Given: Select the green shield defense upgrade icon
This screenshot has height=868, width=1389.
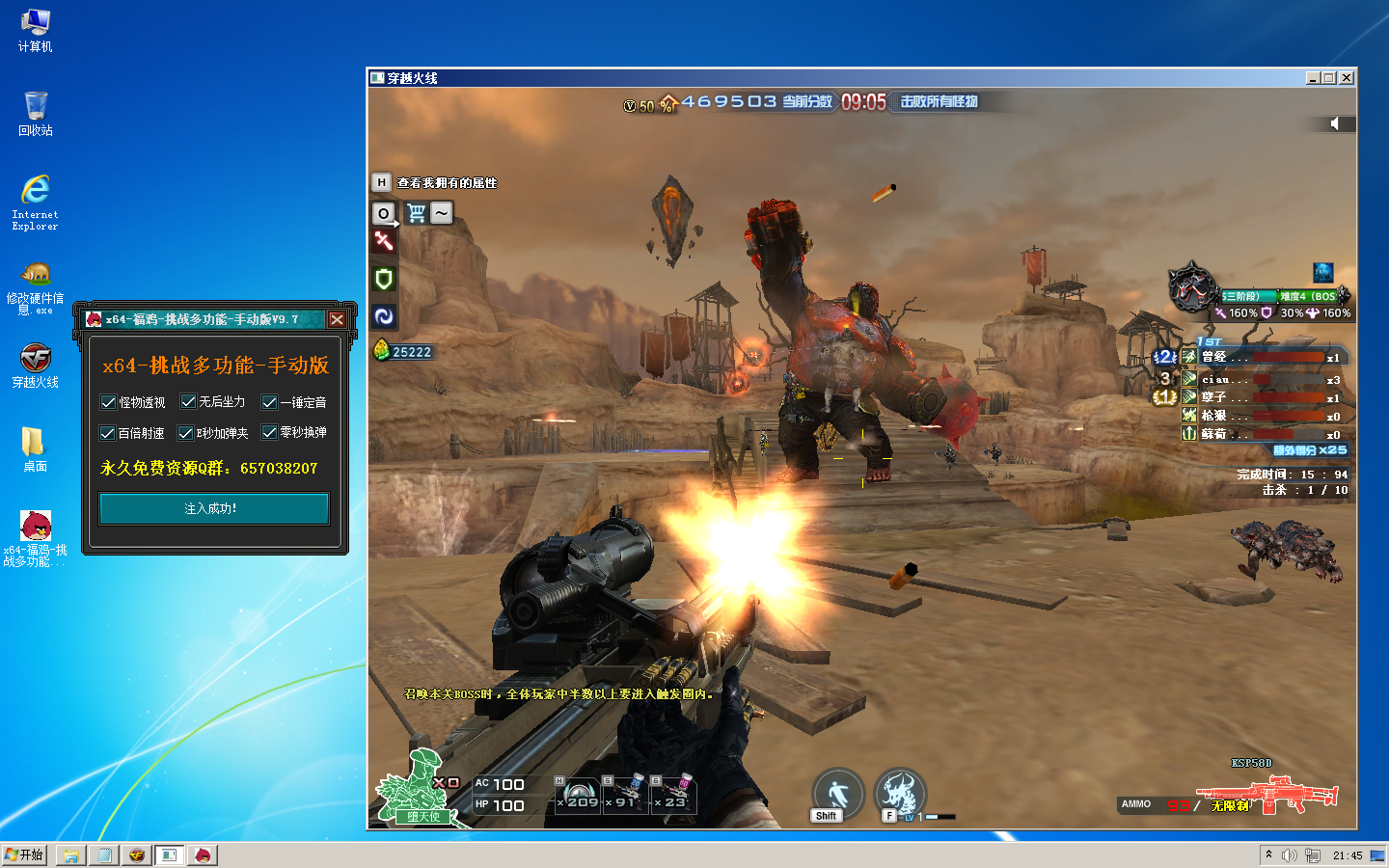Looking at the screenshot, I should pyautogui.click(x=384, y=280).
